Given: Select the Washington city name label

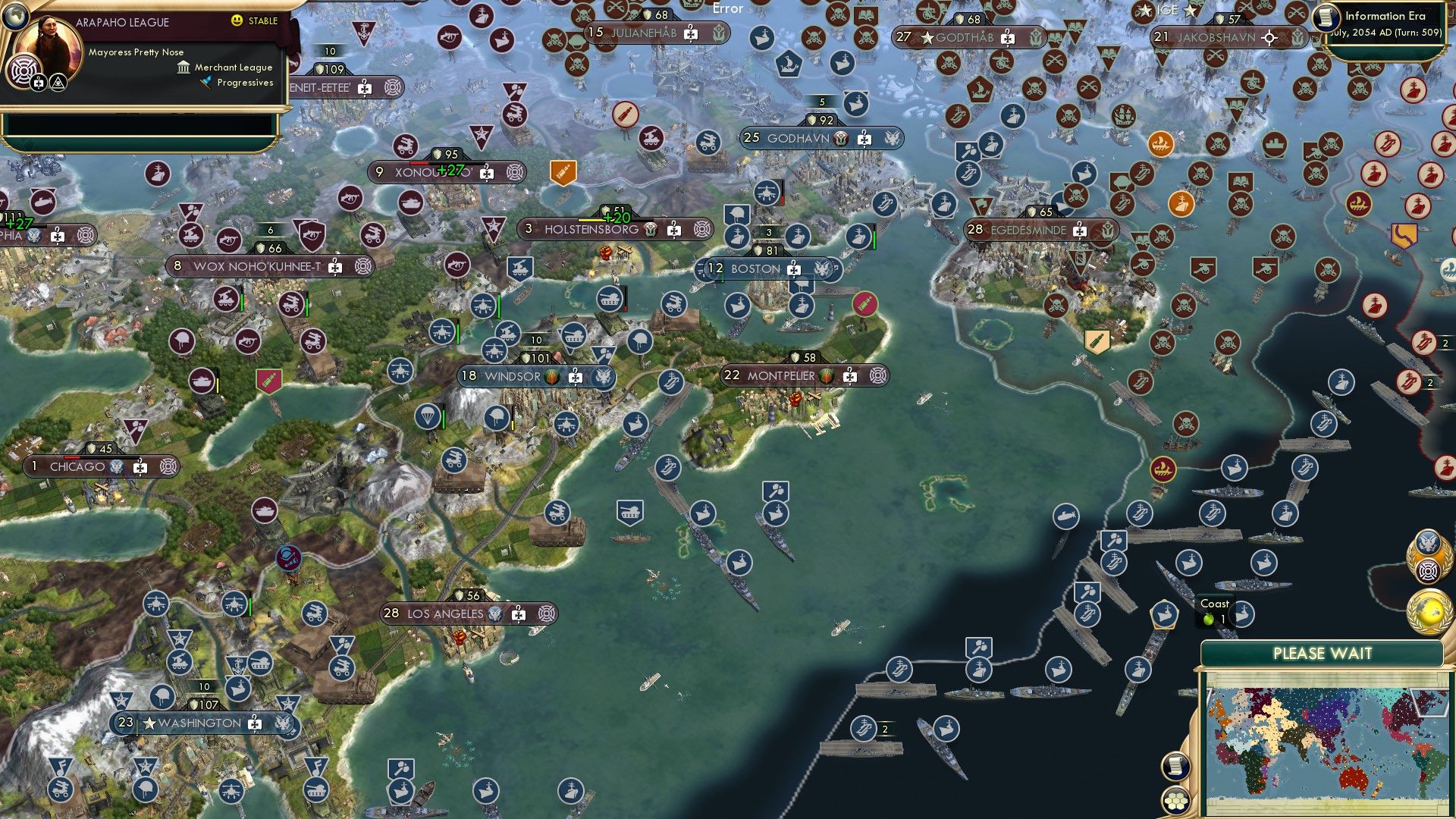Looking at the screenshot, I should [x=199, y=723].
